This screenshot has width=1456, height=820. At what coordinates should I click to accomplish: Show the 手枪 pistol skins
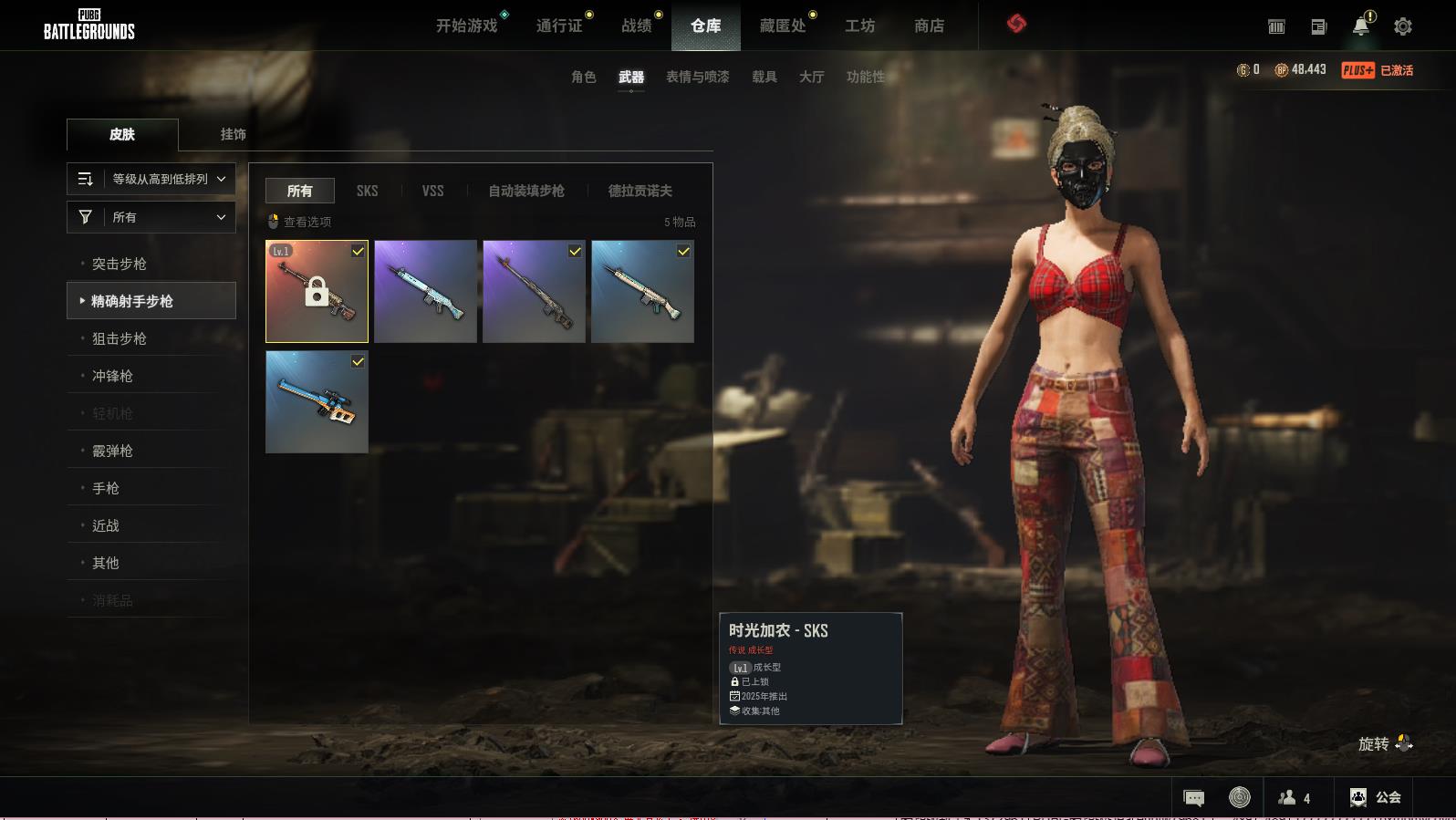tap(106, 488)
